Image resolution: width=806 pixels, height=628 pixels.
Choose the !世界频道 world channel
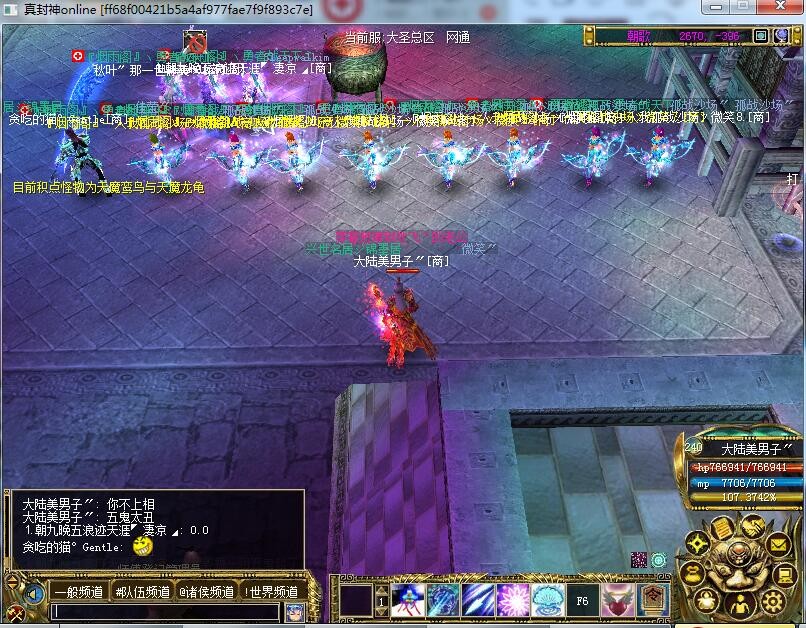(x=270, y=591)
